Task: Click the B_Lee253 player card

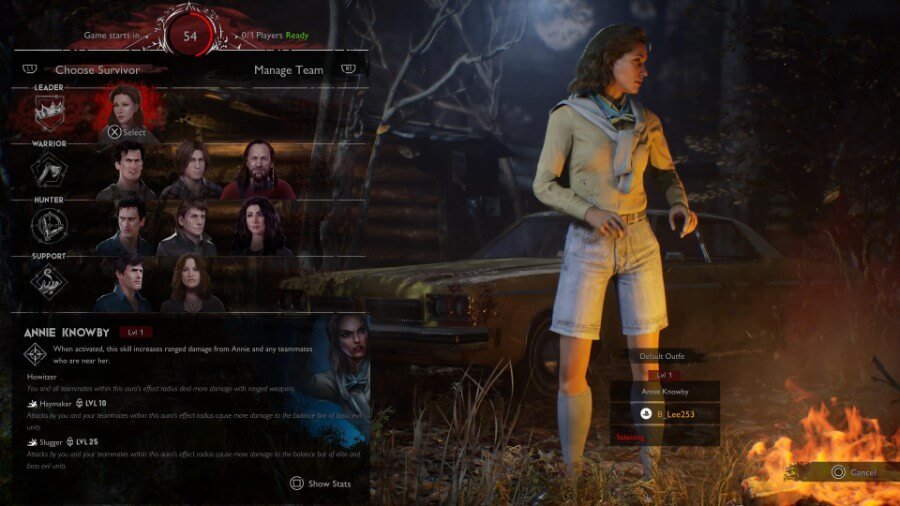Action: click(665, 414)
